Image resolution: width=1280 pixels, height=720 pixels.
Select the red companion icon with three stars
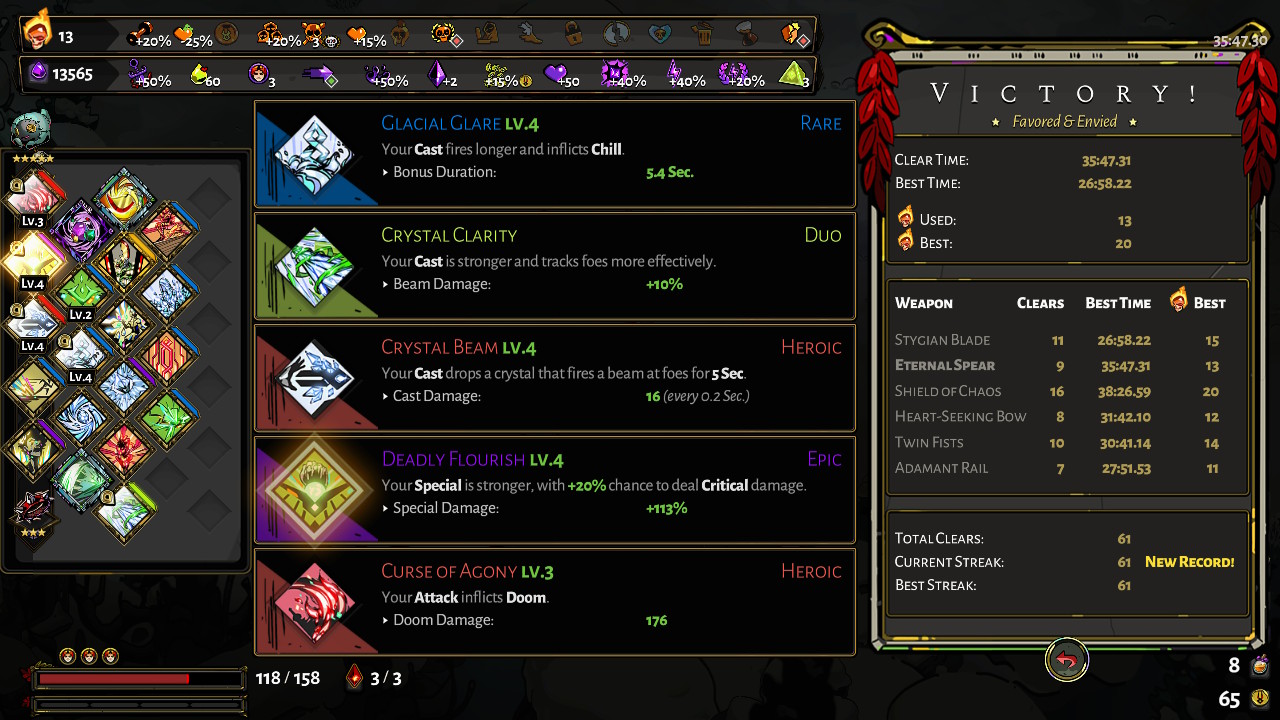coord(31,508)
